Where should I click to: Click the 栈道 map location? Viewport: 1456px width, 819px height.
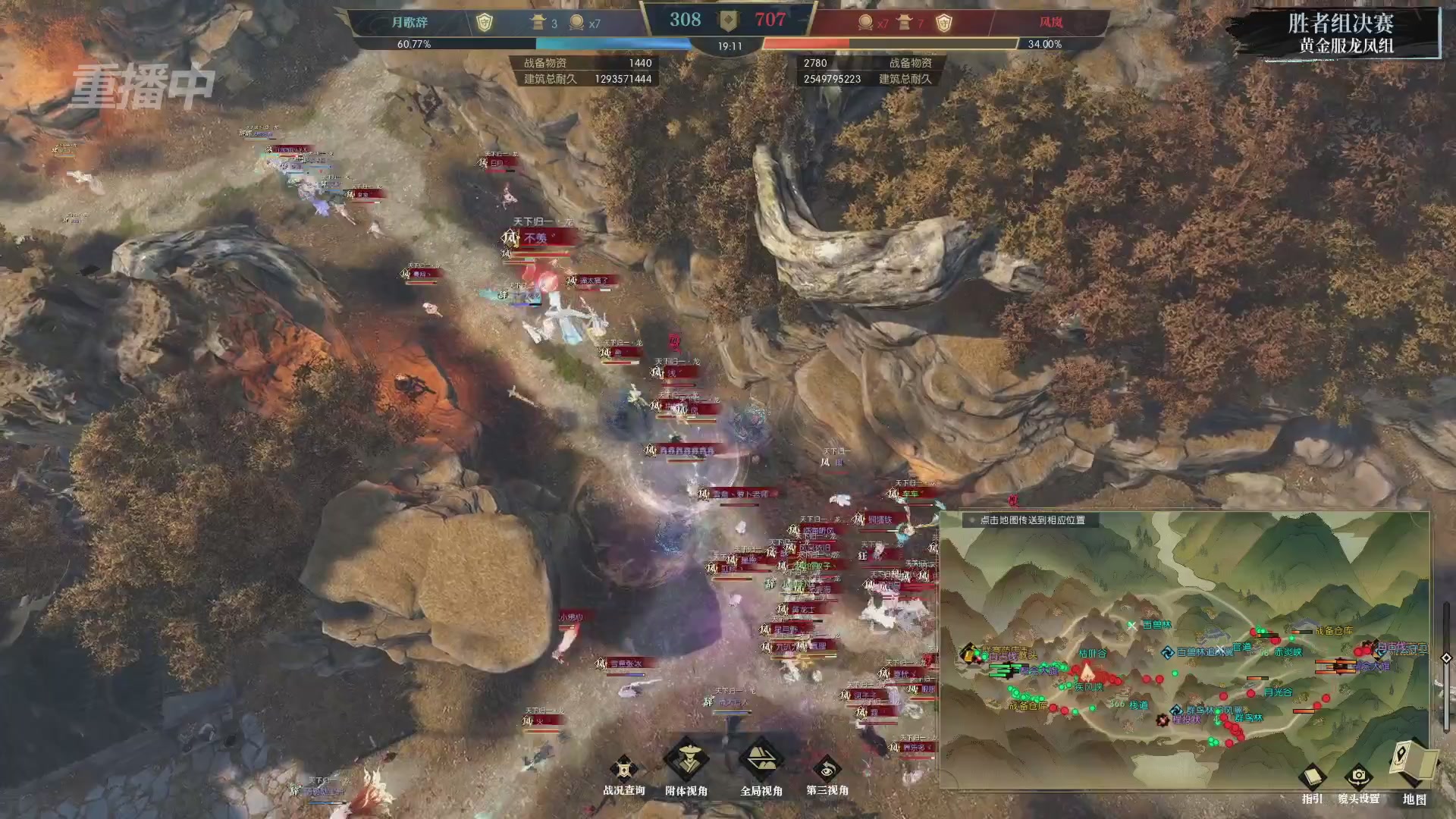(1139, 704)
